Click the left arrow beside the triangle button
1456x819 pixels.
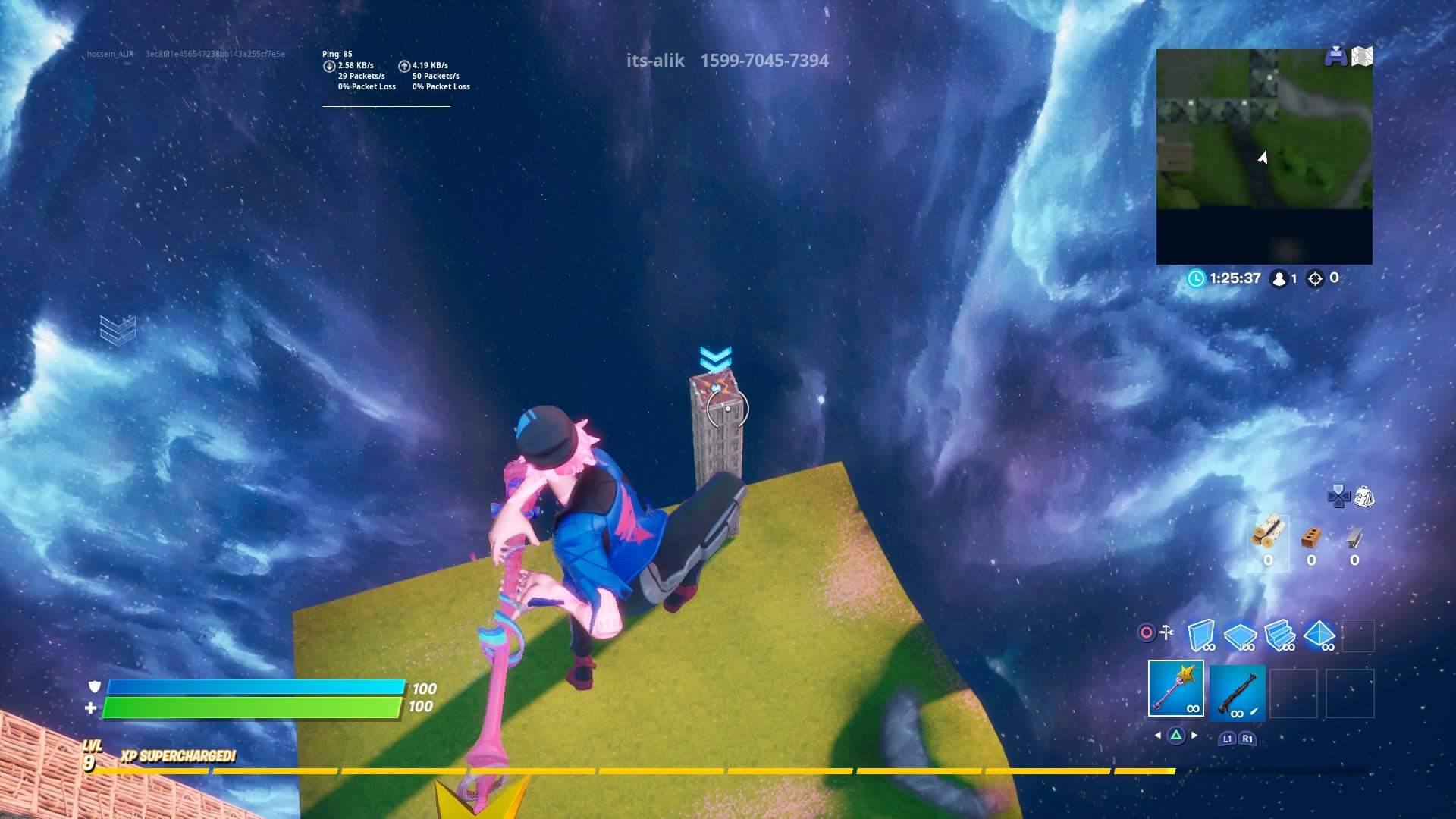[x=1158, y=734]
